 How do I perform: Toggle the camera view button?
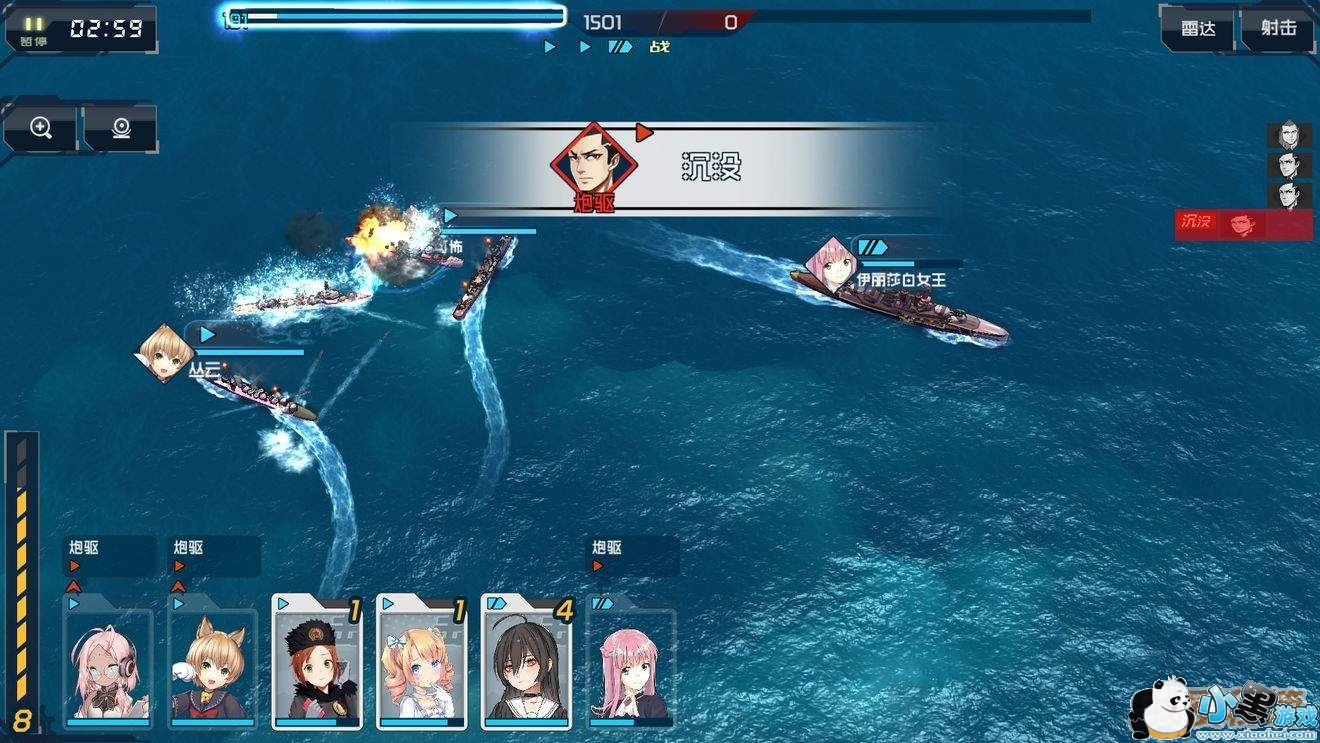point(121,128)
